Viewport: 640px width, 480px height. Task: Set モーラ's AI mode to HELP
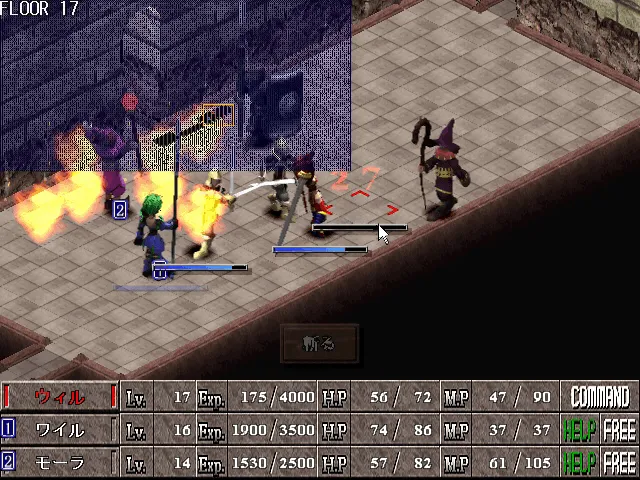click(x=579, y=463)
